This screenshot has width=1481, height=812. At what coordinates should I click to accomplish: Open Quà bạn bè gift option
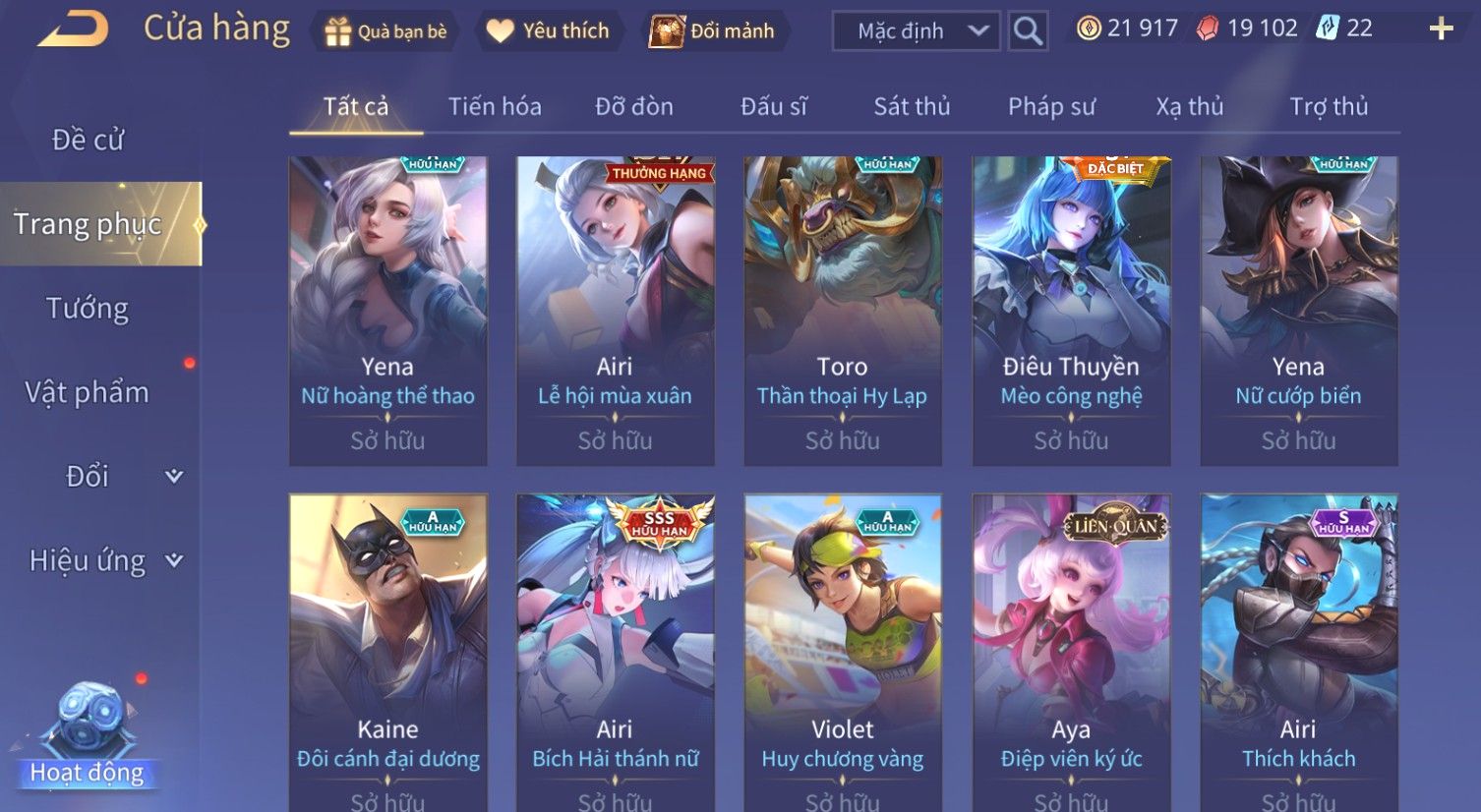click(385, 31)
